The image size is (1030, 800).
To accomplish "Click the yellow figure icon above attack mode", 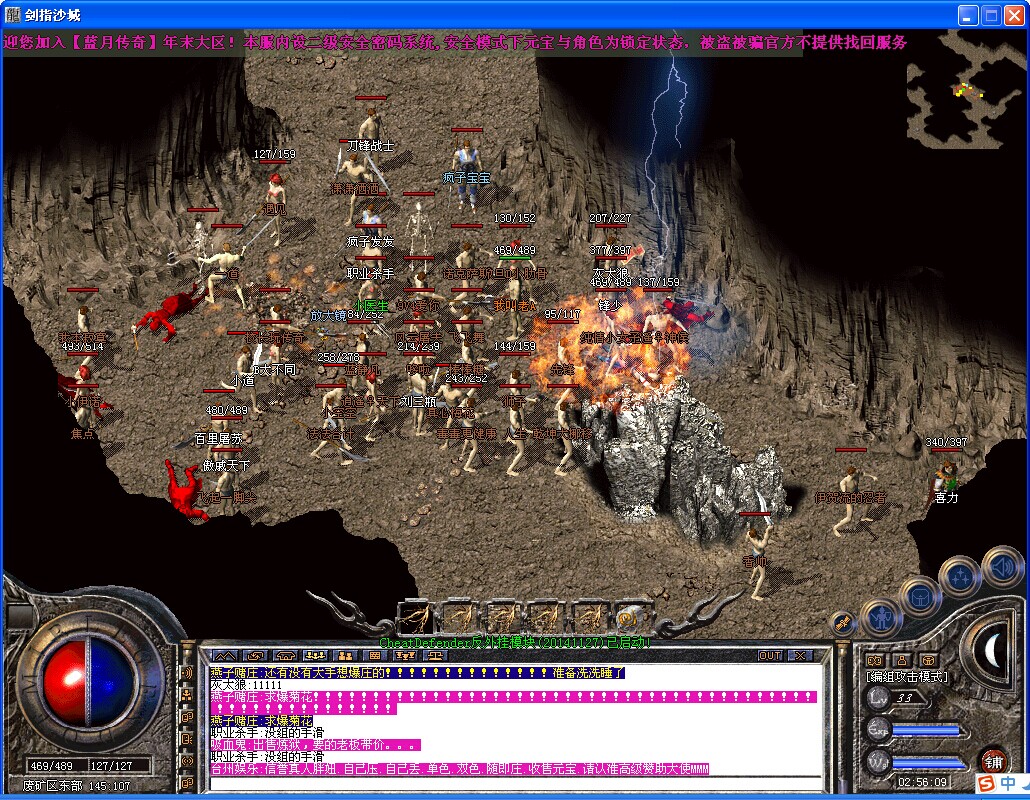I will point(901,659).
